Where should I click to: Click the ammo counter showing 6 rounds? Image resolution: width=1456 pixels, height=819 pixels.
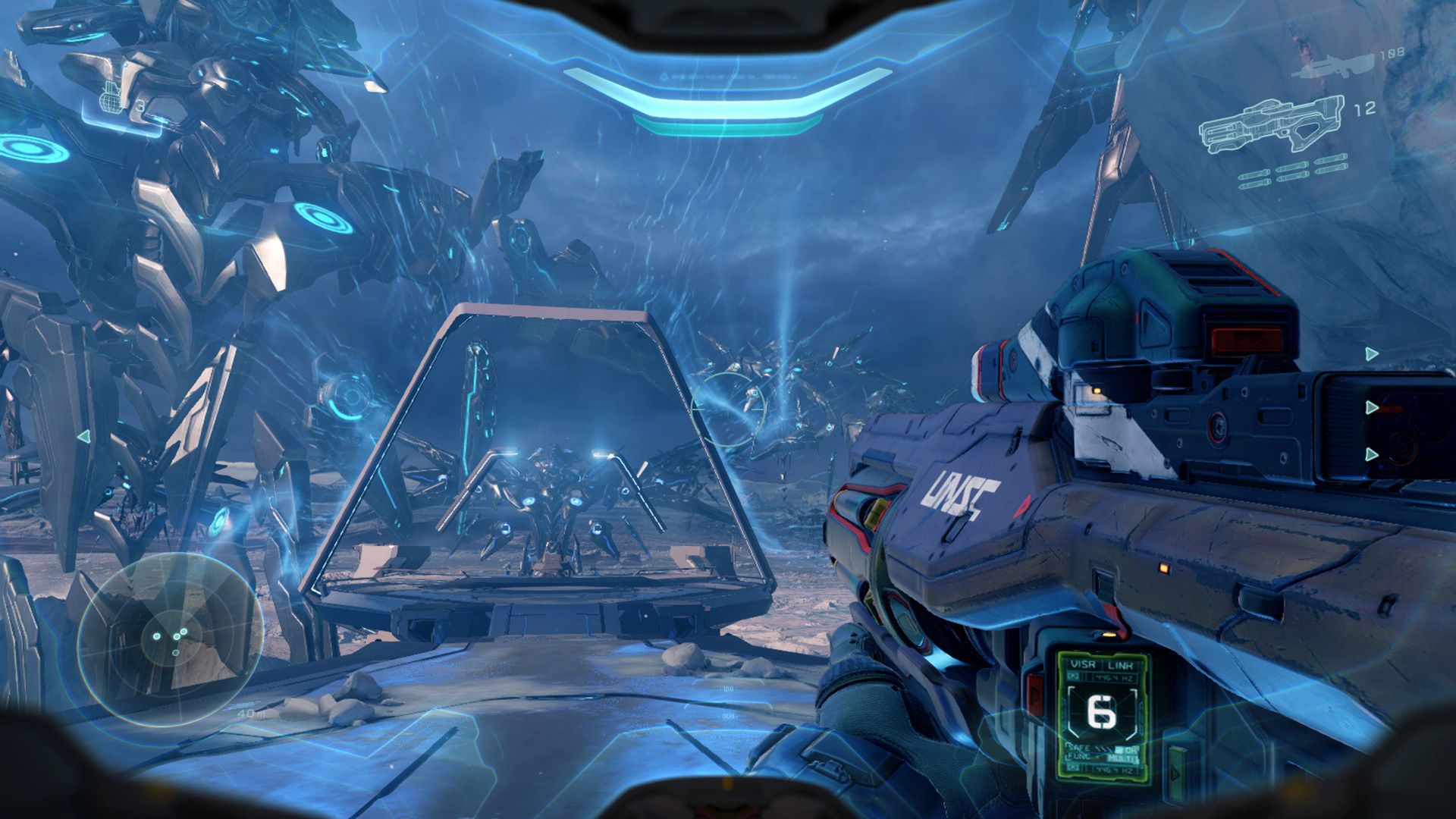pyautogui.click(x=1101, y=712)
